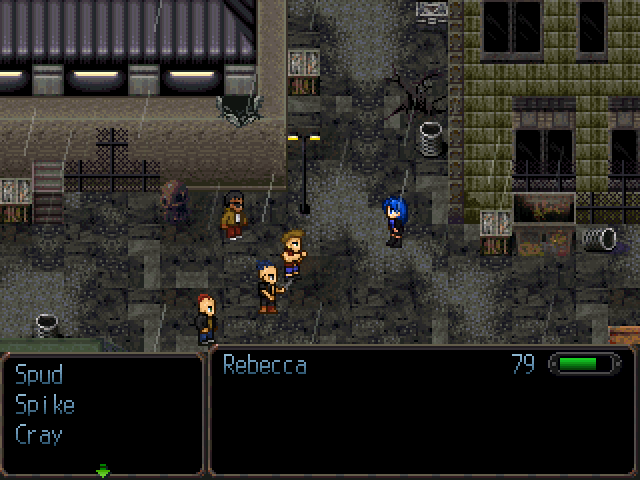Screen dimensions: 640x480
Task: Select Spud from the enemy list
Action: coord(39,375)
